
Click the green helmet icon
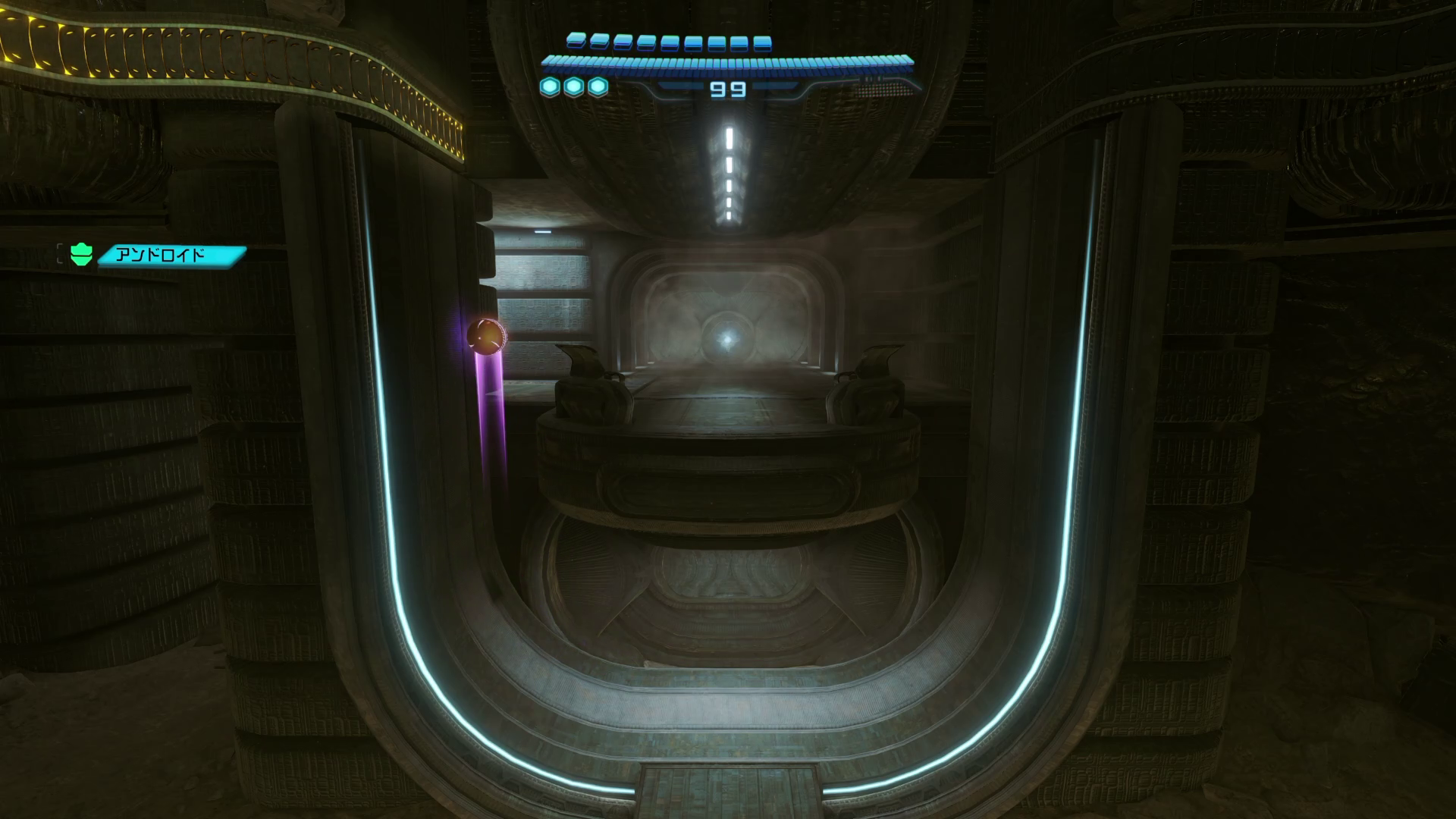(81, 255)
